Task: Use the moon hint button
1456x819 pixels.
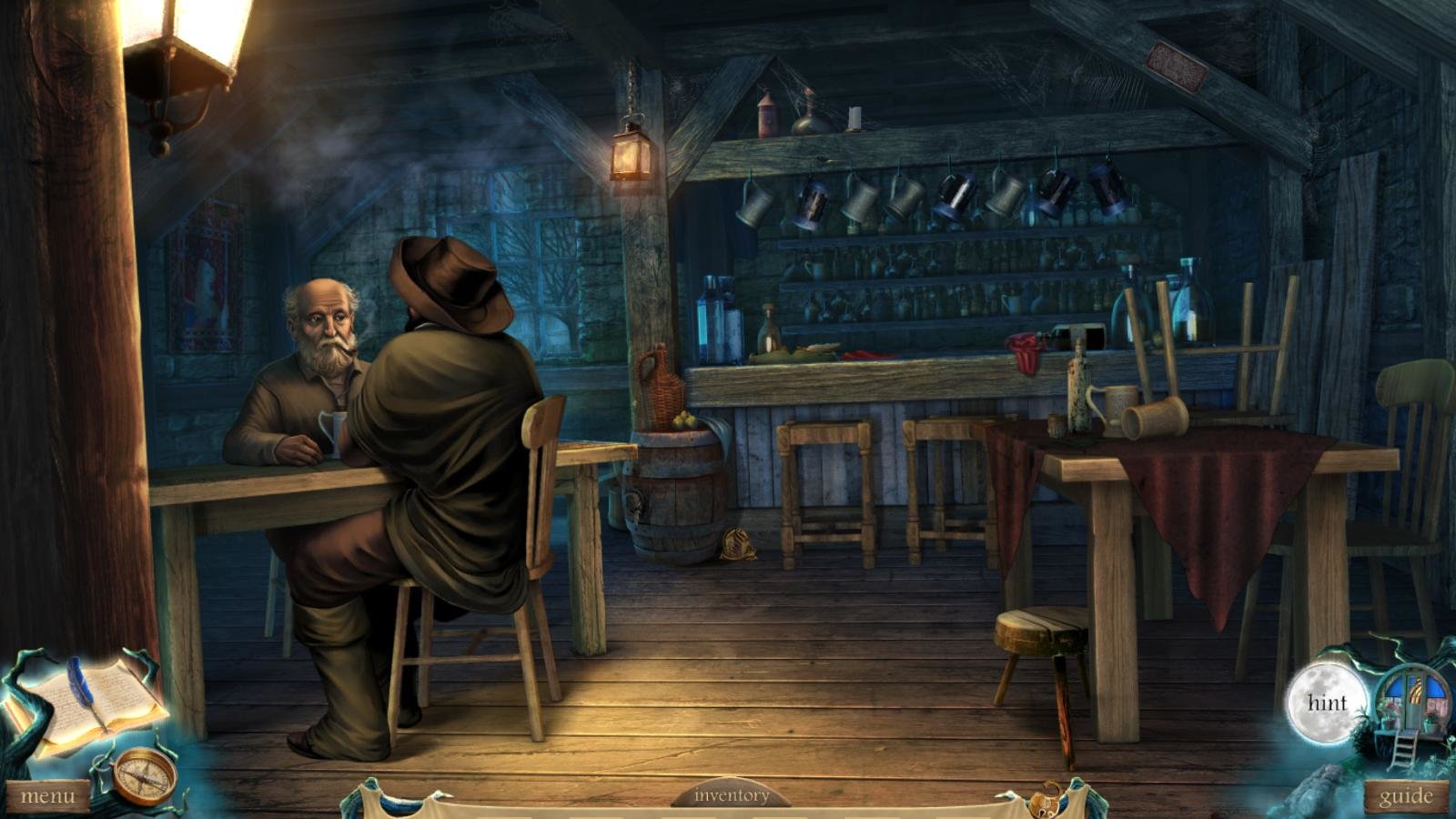Action: 1327,703
